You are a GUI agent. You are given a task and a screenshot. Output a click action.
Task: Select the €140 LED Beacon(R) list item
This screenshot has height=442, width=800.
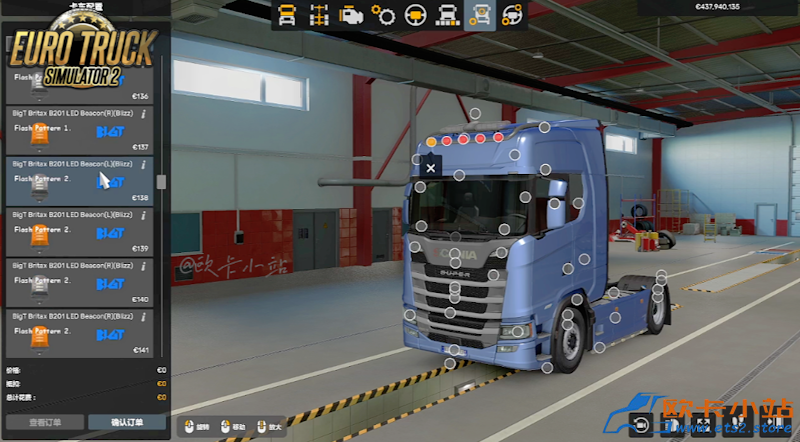pyautogui.click(x=78, y=282)
